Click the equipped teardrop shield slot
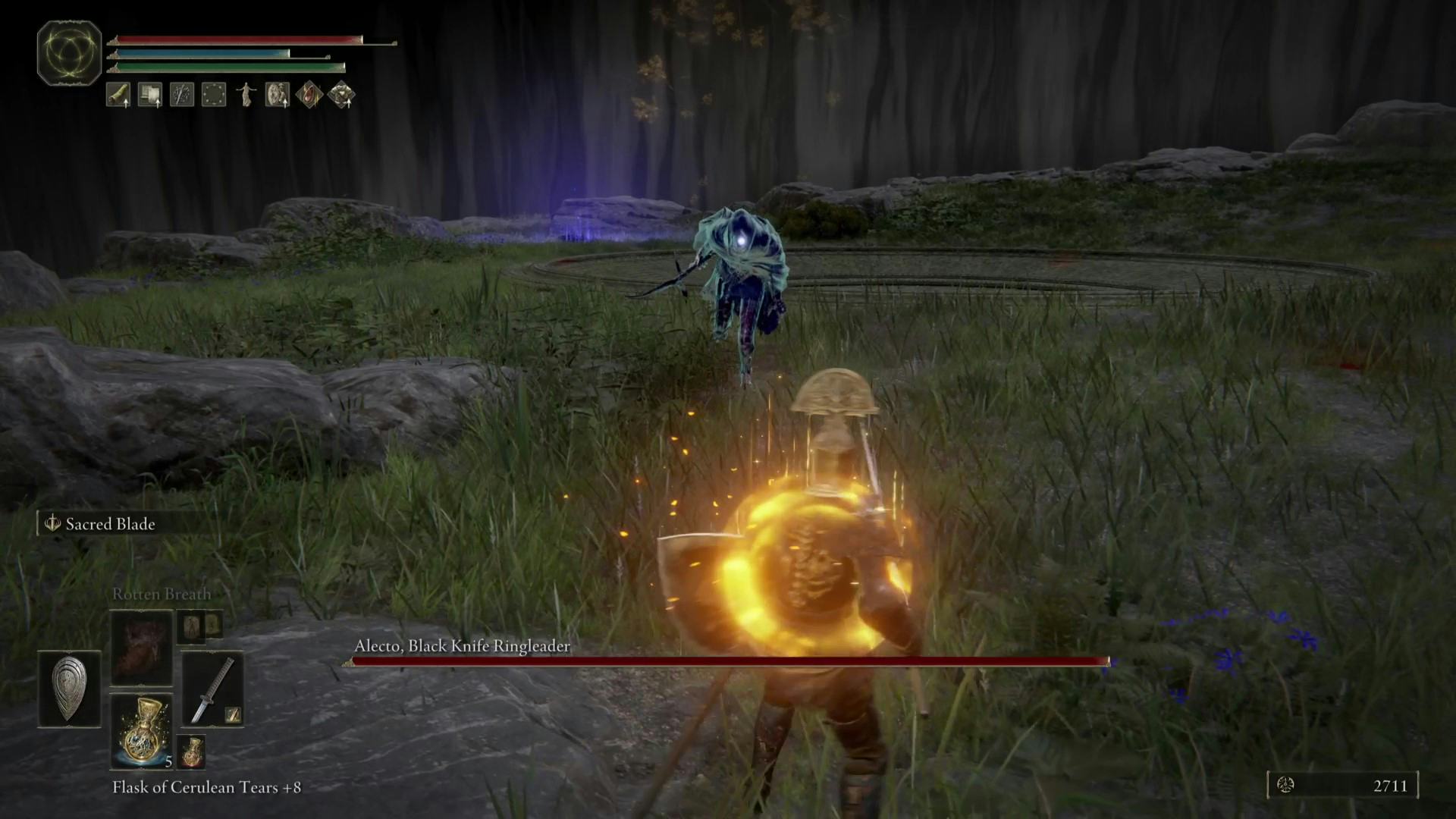The width and height of the screenshot is (1456, 819). pos(69,689)
